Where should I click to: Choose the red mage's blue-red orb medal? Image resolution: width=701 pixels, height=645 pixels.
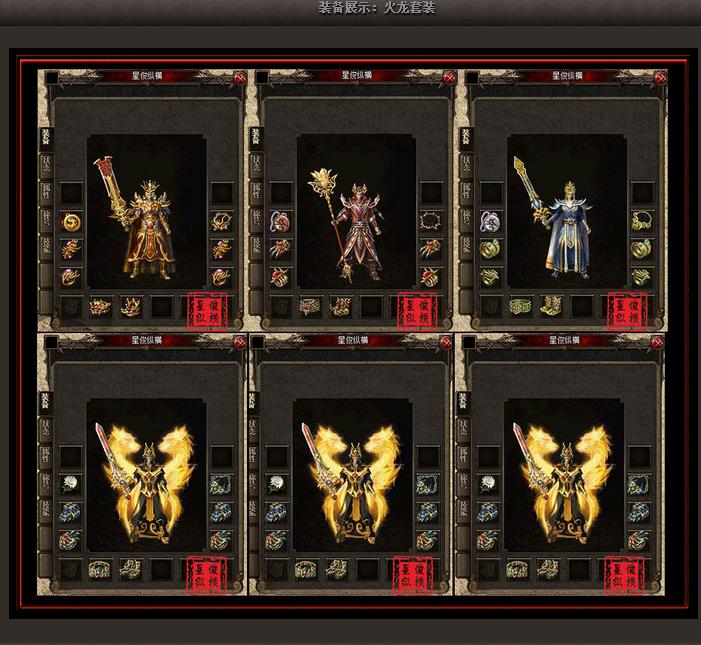(281, 221)
